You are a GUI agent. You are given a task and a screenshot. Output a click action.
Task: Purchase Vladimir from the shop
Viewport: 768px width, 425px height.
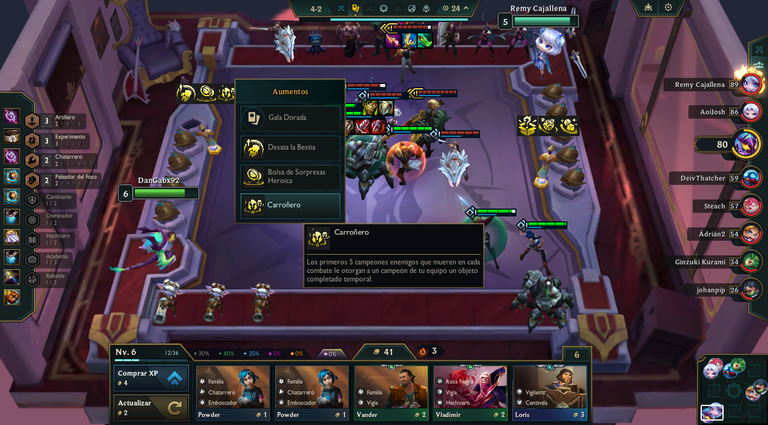(470, 392)
